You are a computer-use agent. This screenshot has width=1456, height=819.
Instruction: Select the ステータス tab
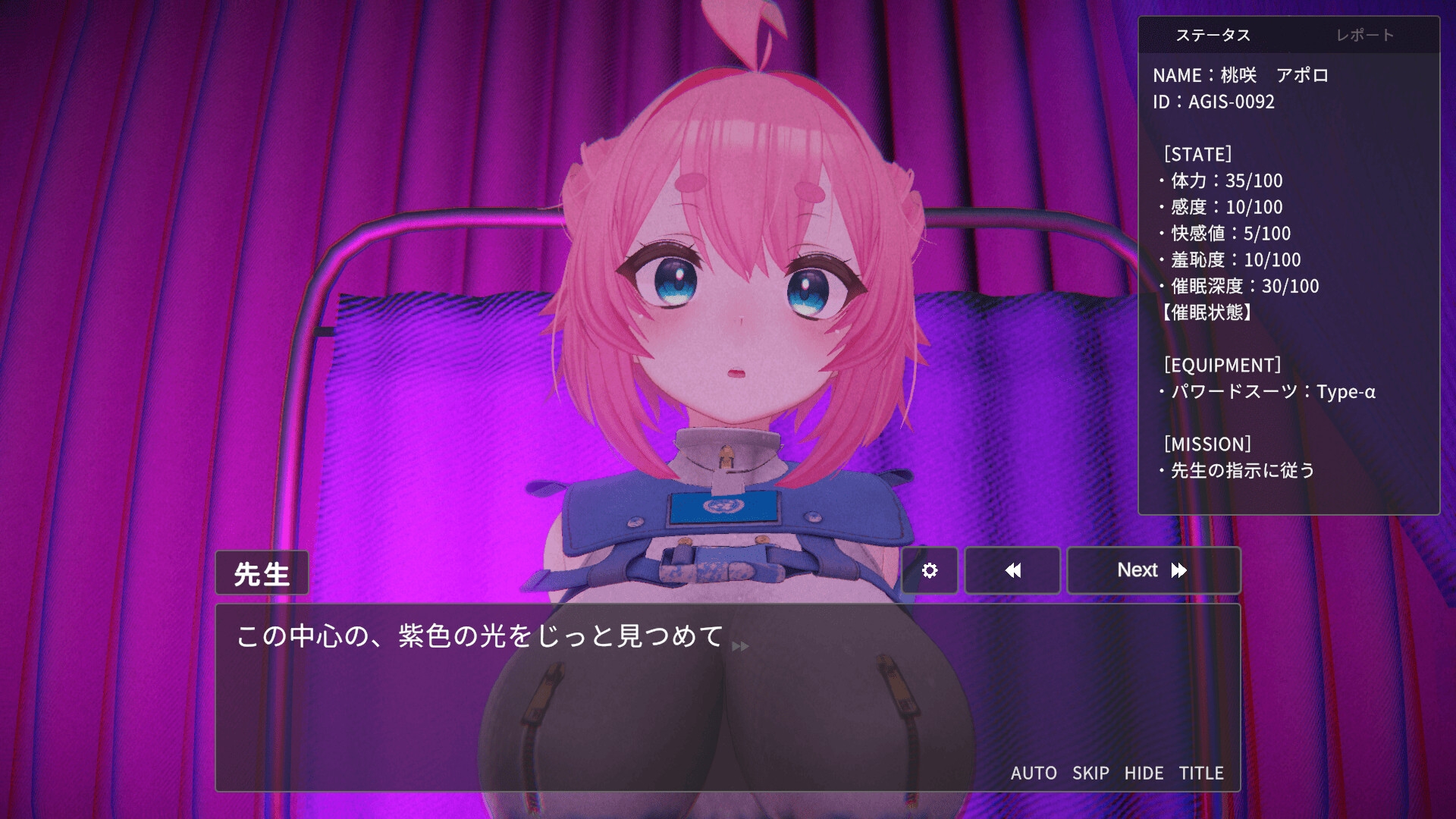(x=1213, y=35)
